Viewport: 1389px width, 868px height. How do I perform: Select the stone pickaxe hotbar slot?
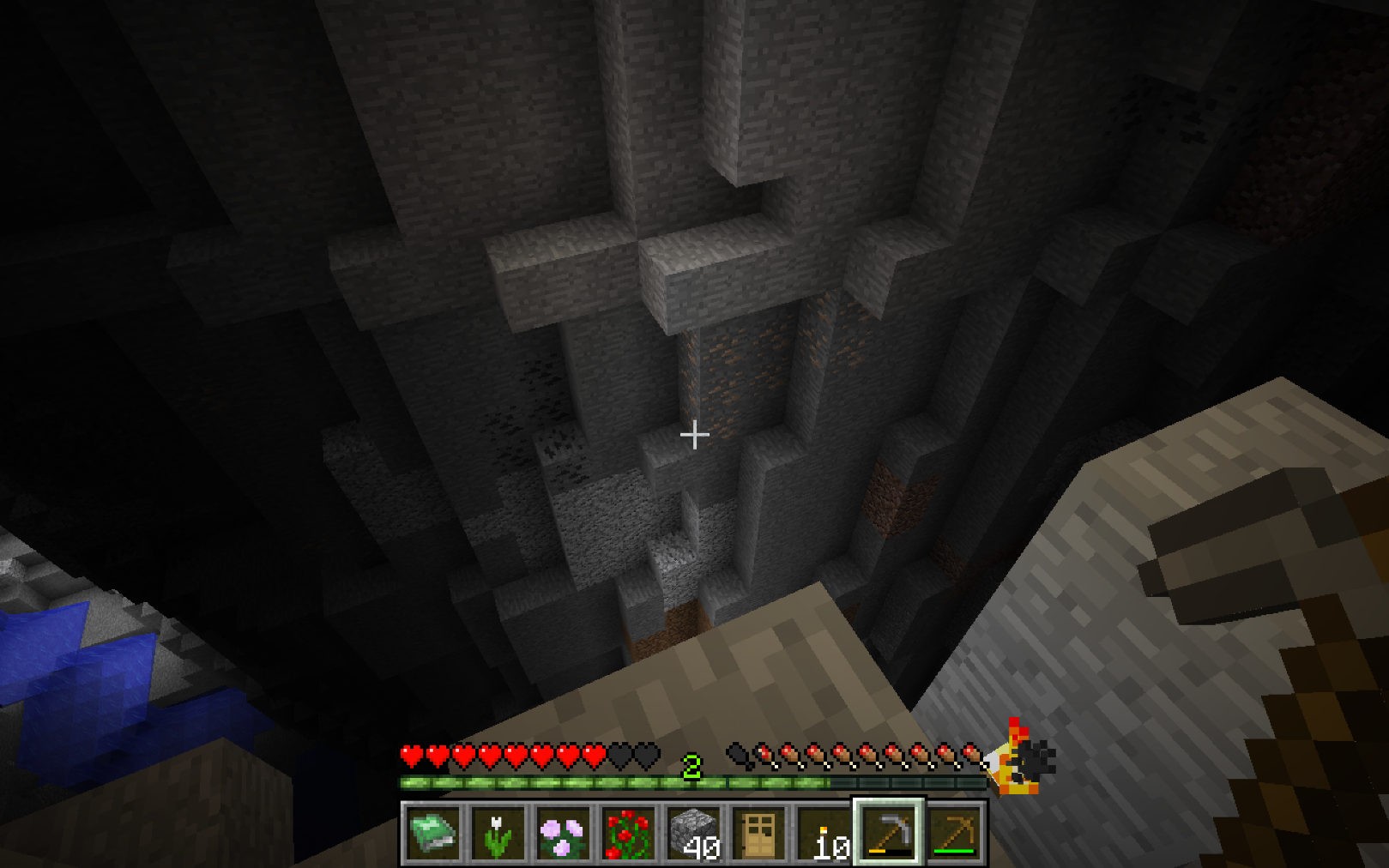click(x=889, y=834)
